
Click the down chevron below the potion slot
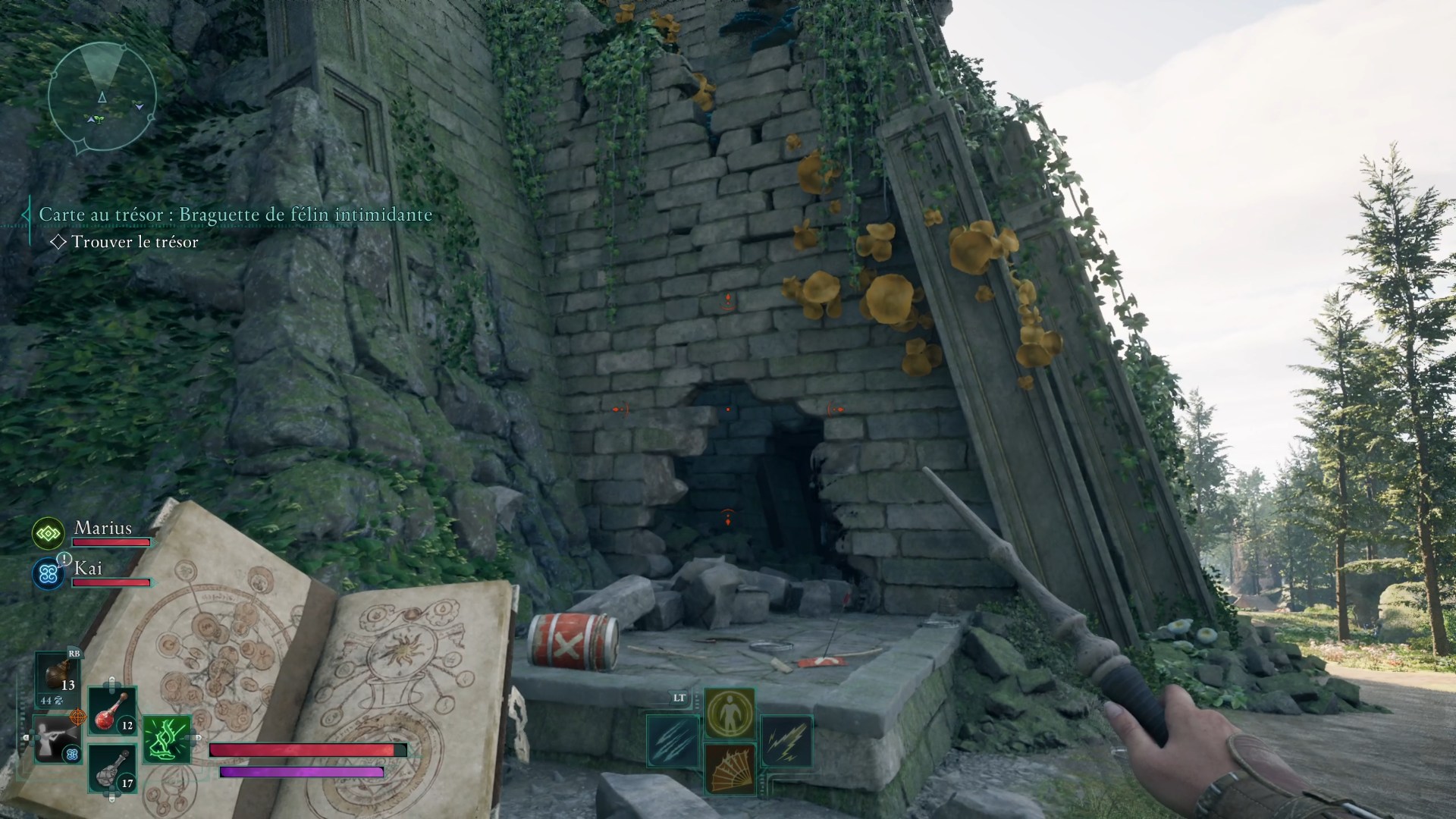111,798
